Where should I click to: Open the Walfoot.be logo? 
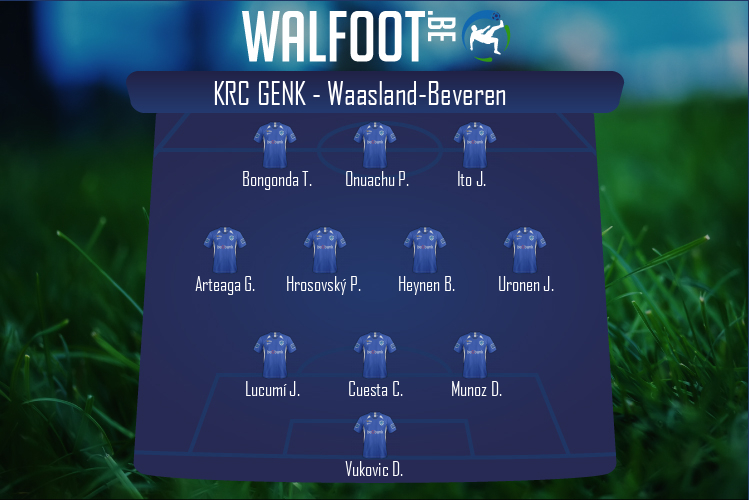coord(375,35)
